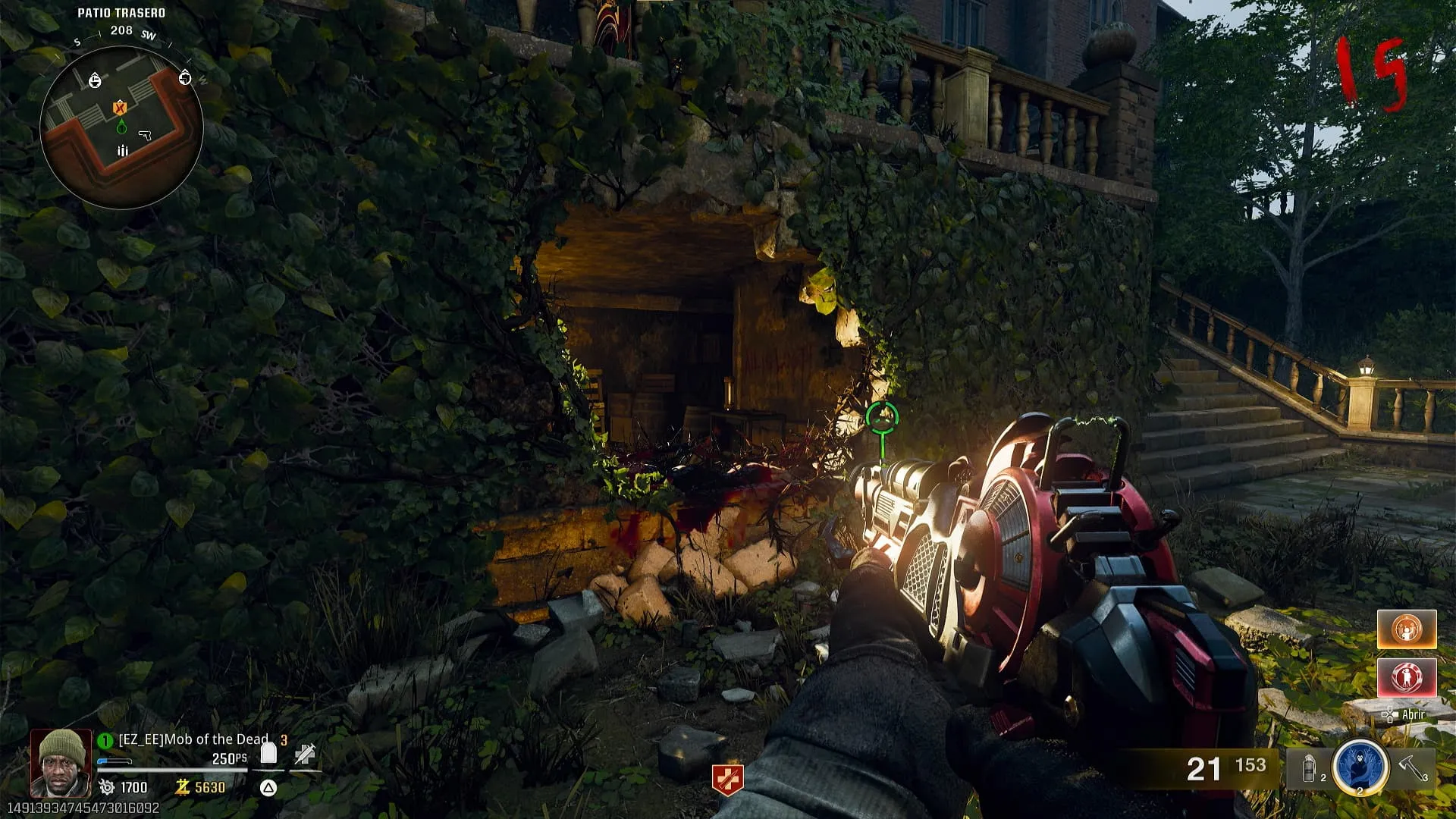Click the syringe self-revive icon

[305, 754]
